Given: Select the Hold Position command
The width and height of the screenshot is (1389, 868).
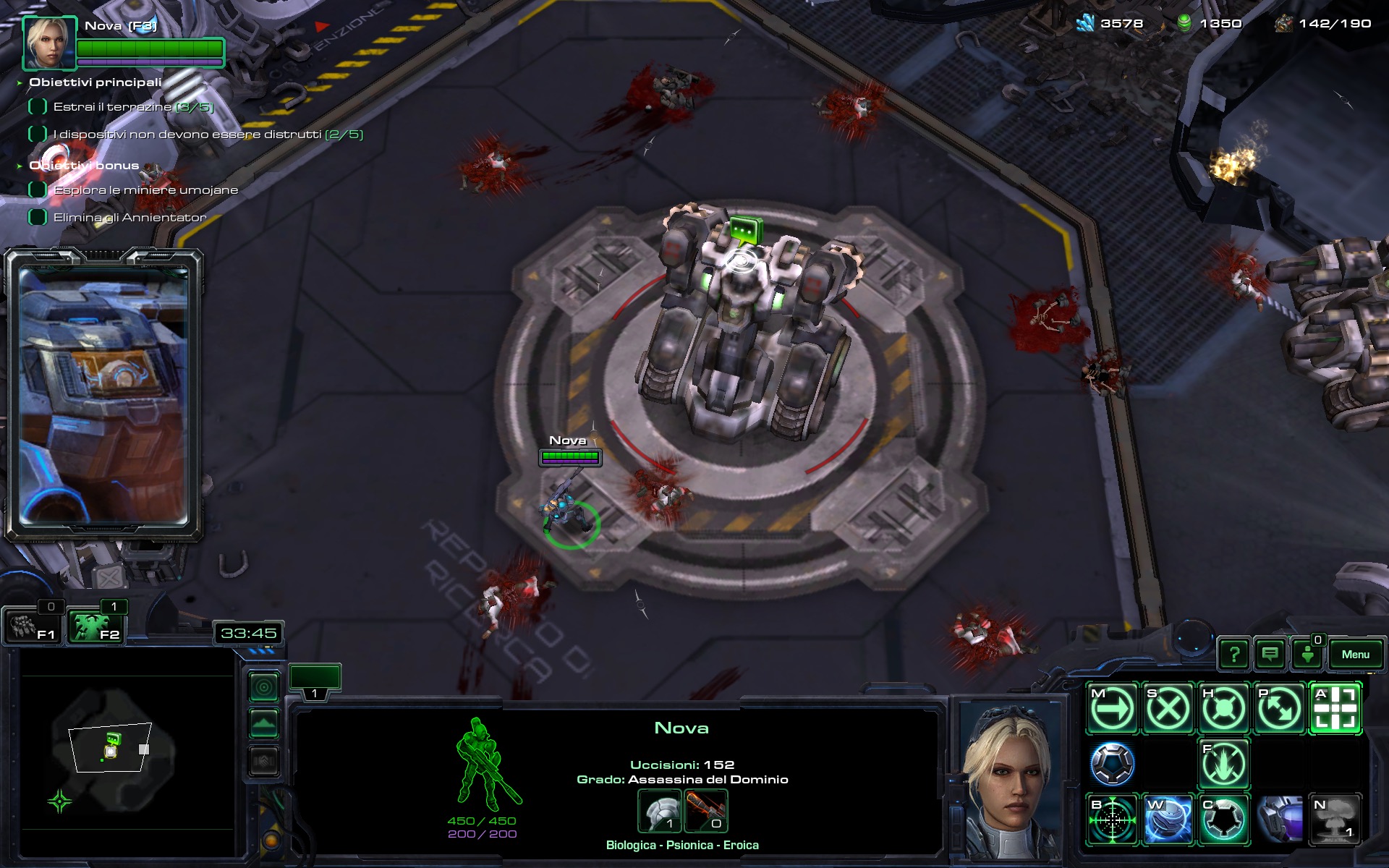Looking at the screenshot, I should pyautogui.click(x=1223, y=708).
